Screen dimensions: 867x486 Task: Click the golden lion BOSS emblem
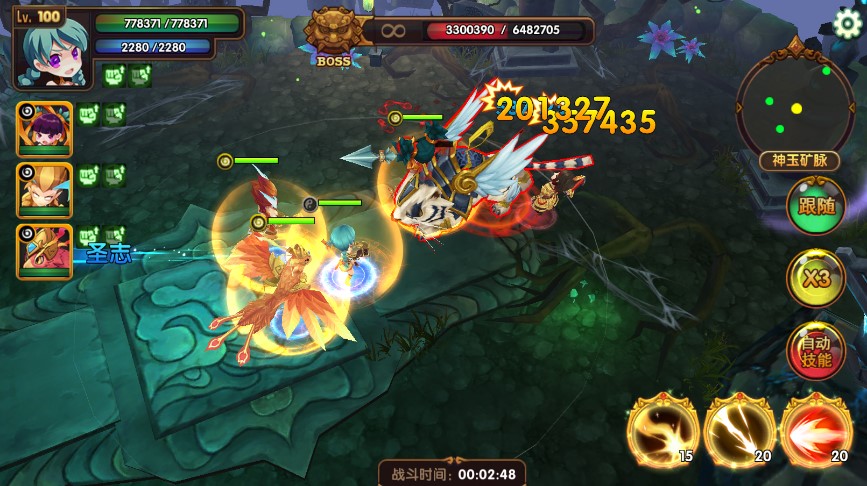(x=334, y=34)
